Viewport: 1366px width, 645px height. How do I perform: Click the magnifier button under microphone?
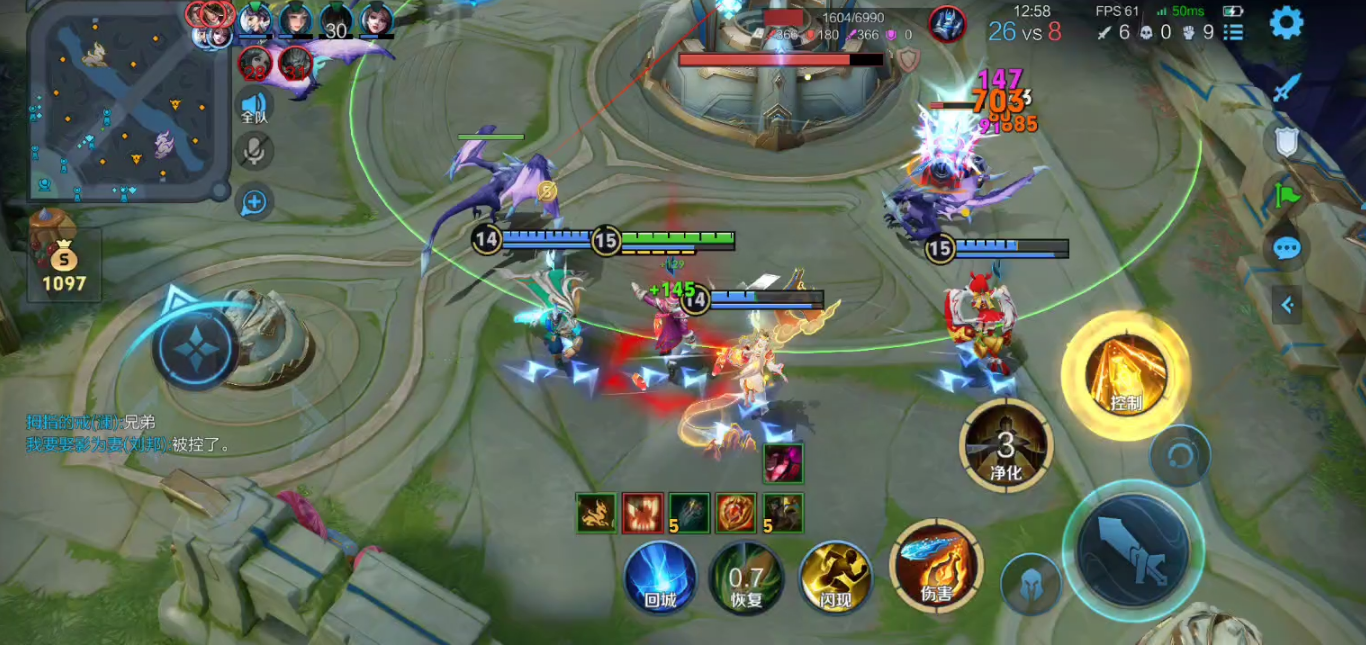click(x=255, y=202)
